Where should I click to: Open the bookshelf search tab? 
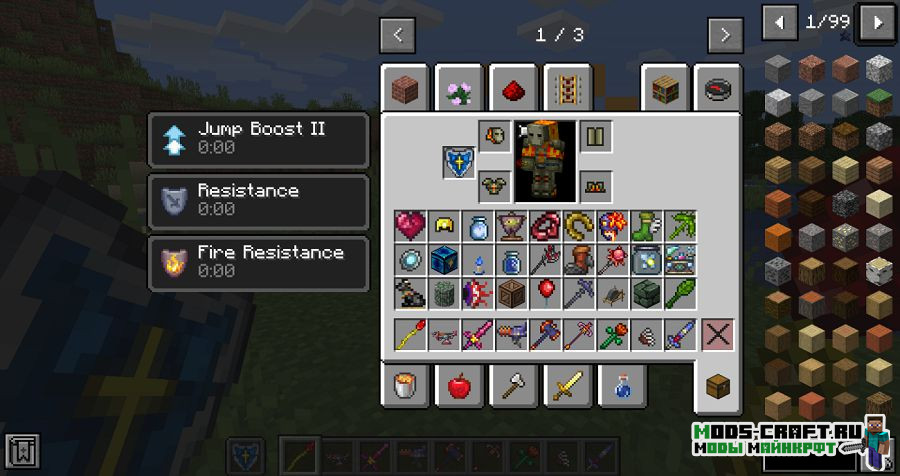[665, 90]
